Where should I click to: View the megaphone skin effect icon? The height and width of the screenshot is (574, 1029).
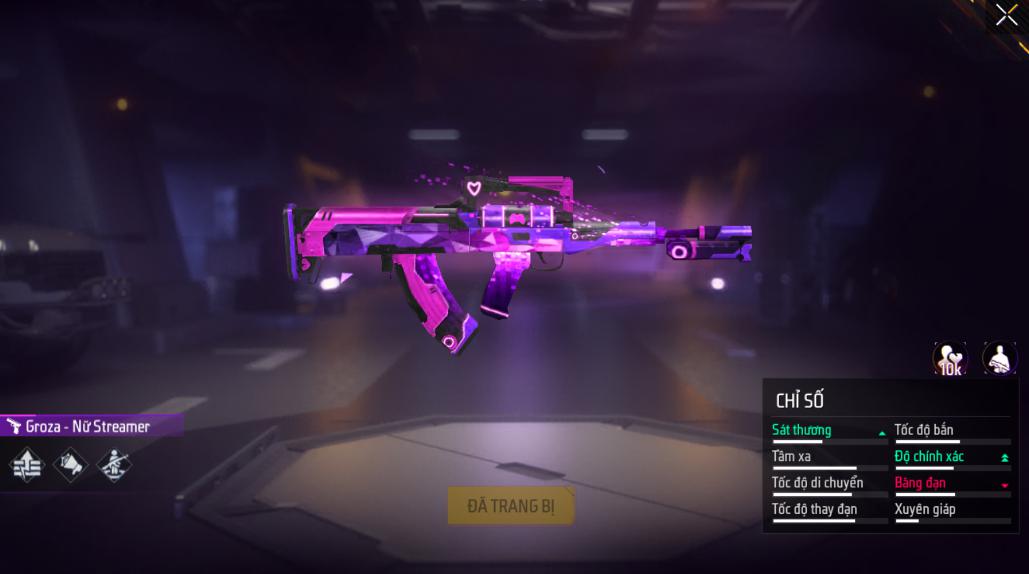pyautogui.click(x=71, y=465)
